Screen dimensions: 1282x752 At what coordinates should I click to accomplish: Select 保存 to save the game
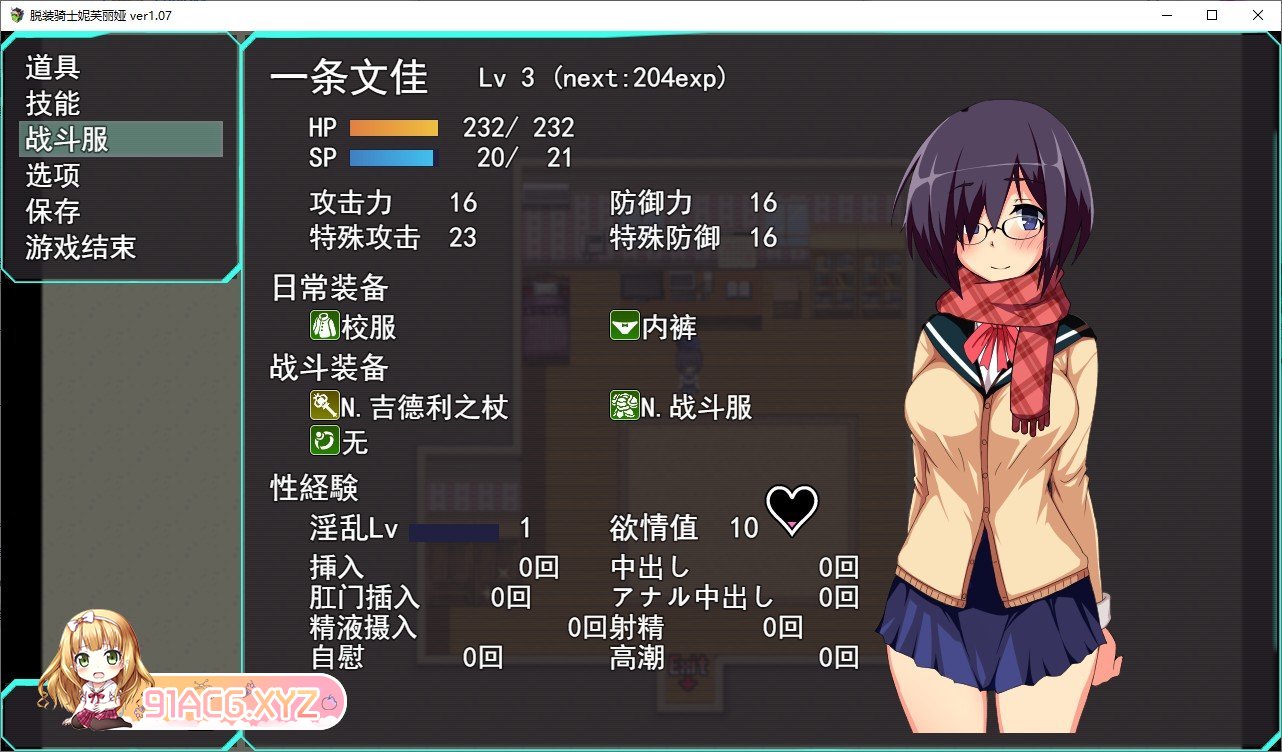click(53, 212)
